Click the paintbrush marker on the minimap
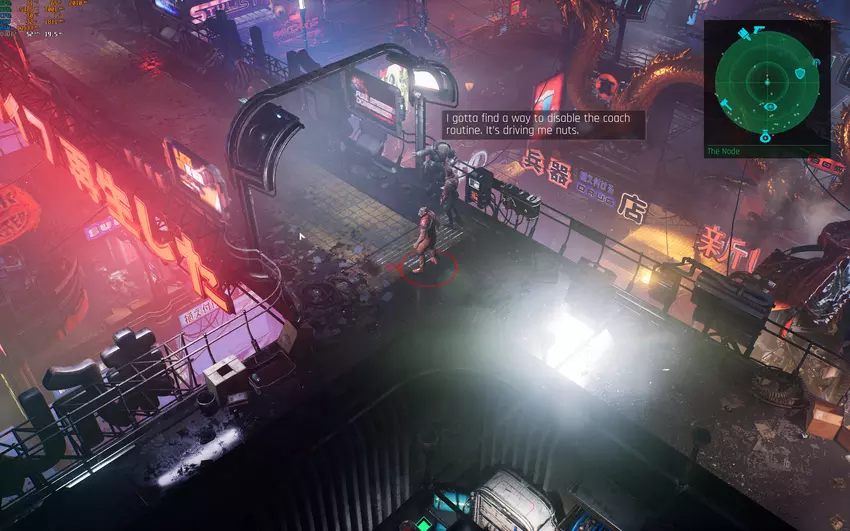The height and width of the screenshot is (531, 850). [744, 34]
